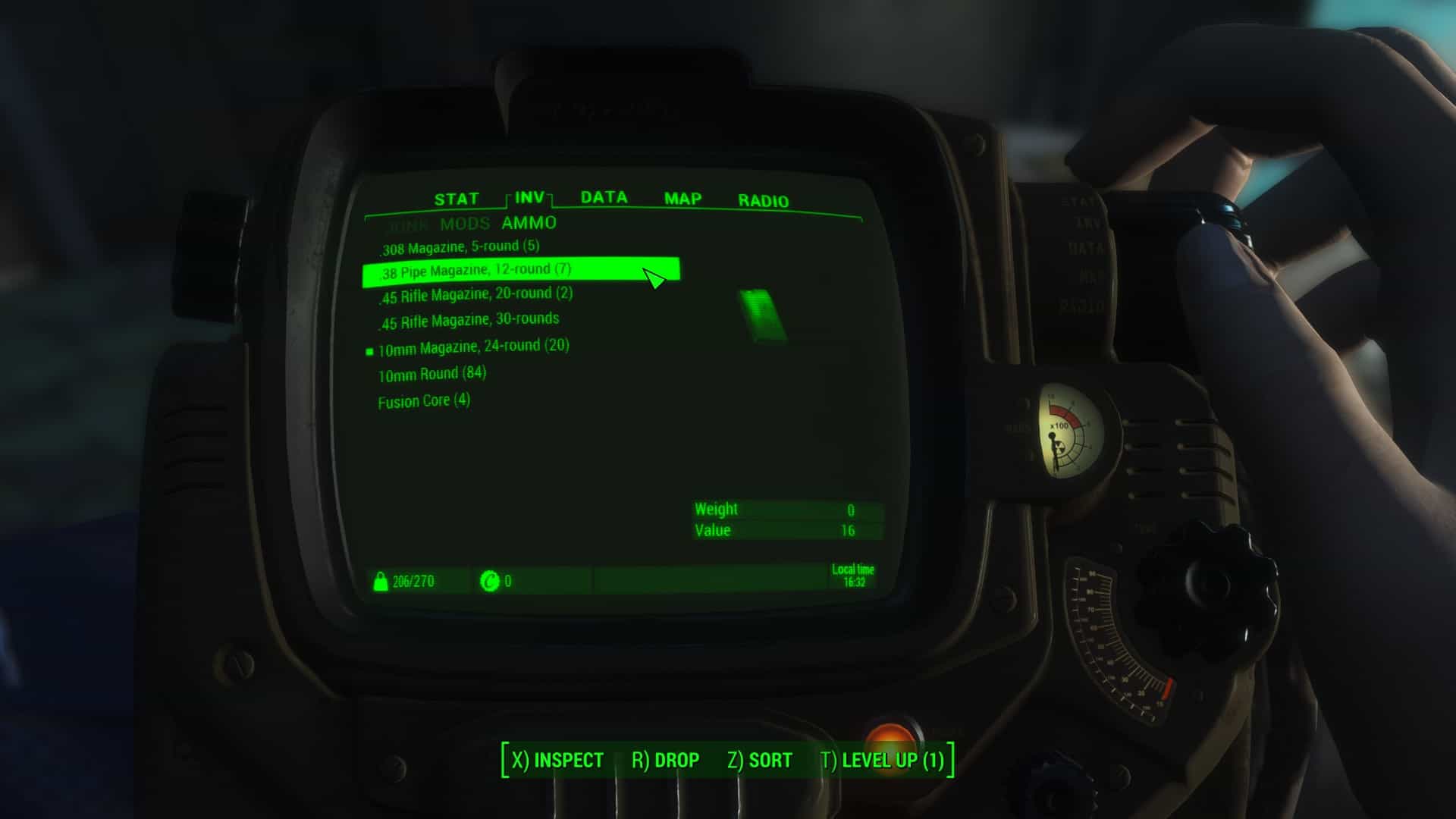
Task: Open the LEVEL UP menu
Action: pos(882,760)
